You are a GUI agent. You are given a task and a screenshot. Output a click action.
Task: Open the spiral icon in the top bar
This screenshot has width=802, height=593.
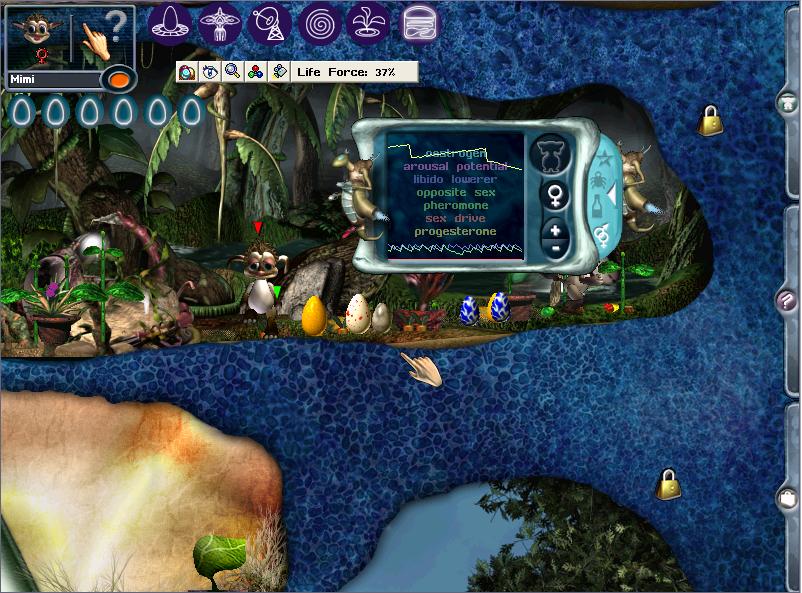tap(320, 23)
